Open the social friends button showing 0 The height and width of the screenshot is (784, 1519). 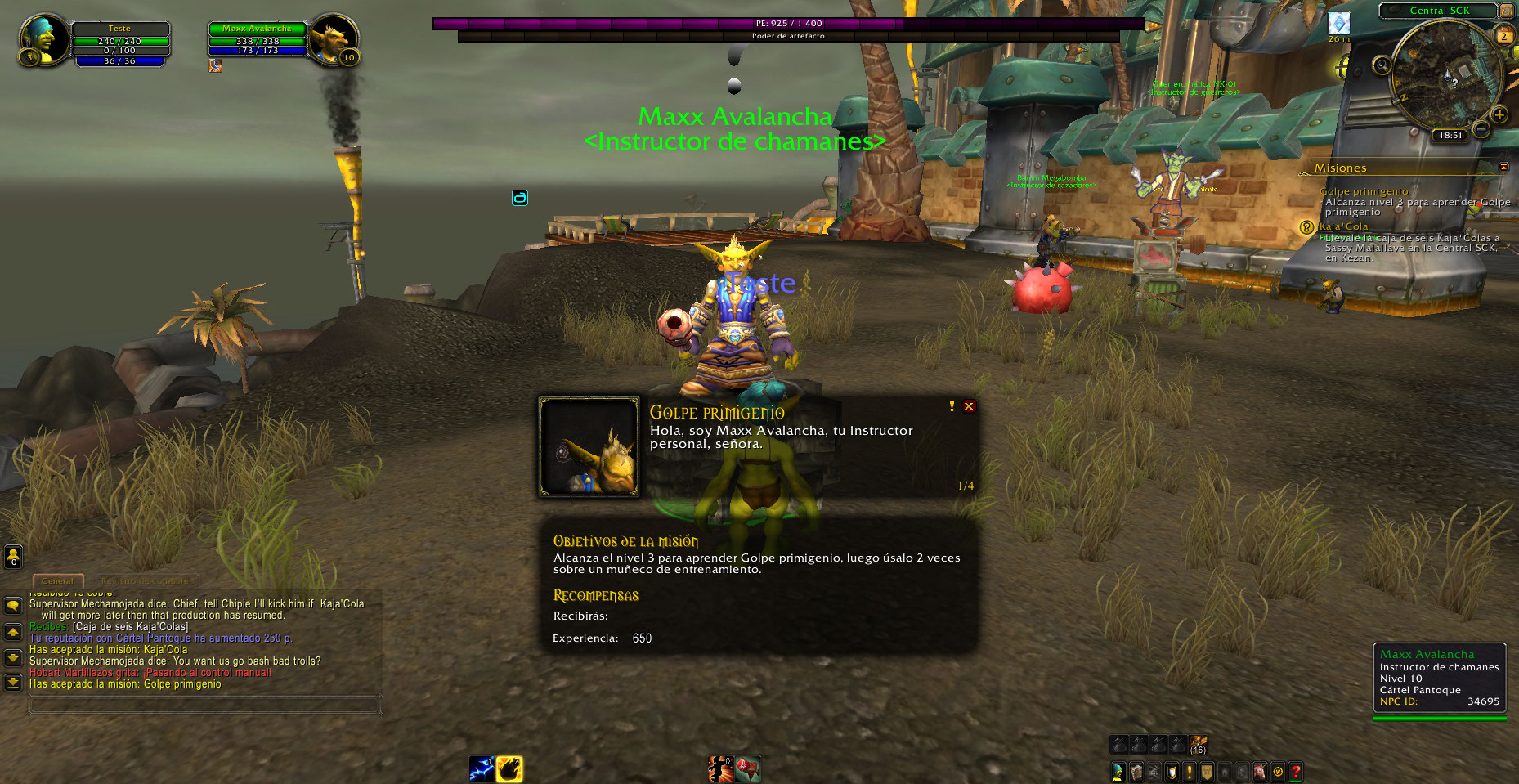point(13,557)
